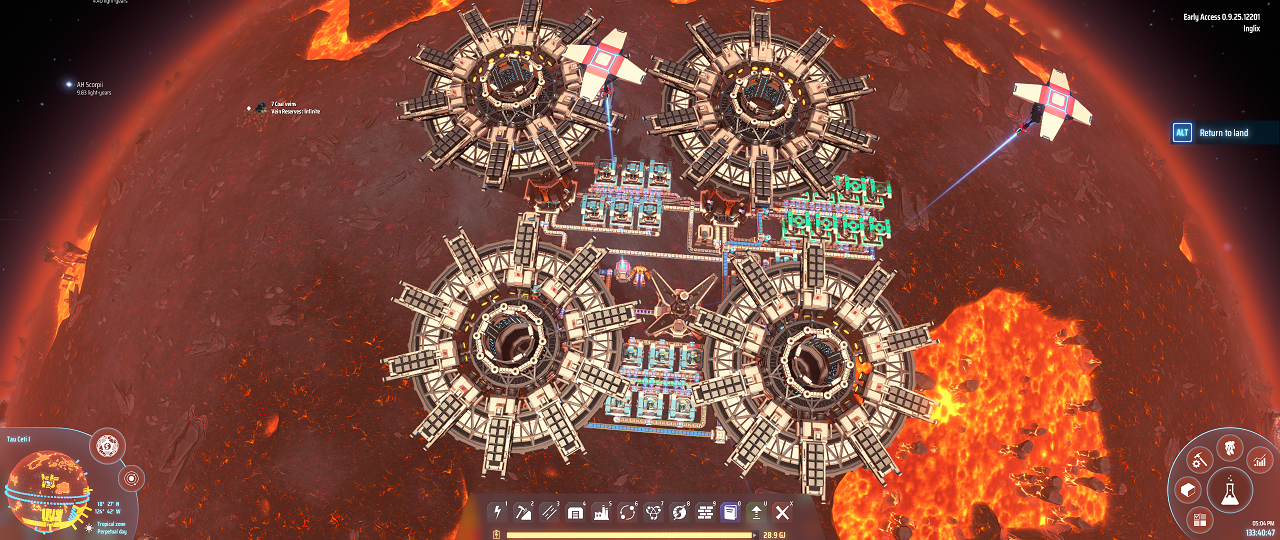The width and height of the screenshot is (1280, 540).
Task: Open the Power build category (lightning bolt)
Action: point(497,513)
